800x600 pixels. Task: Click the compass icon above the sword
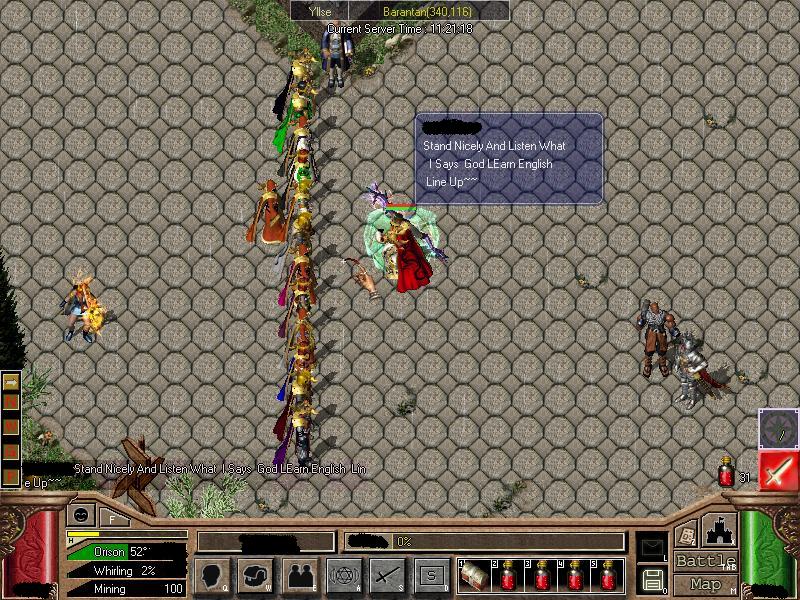pyautogui.click(x=778, y=428)
